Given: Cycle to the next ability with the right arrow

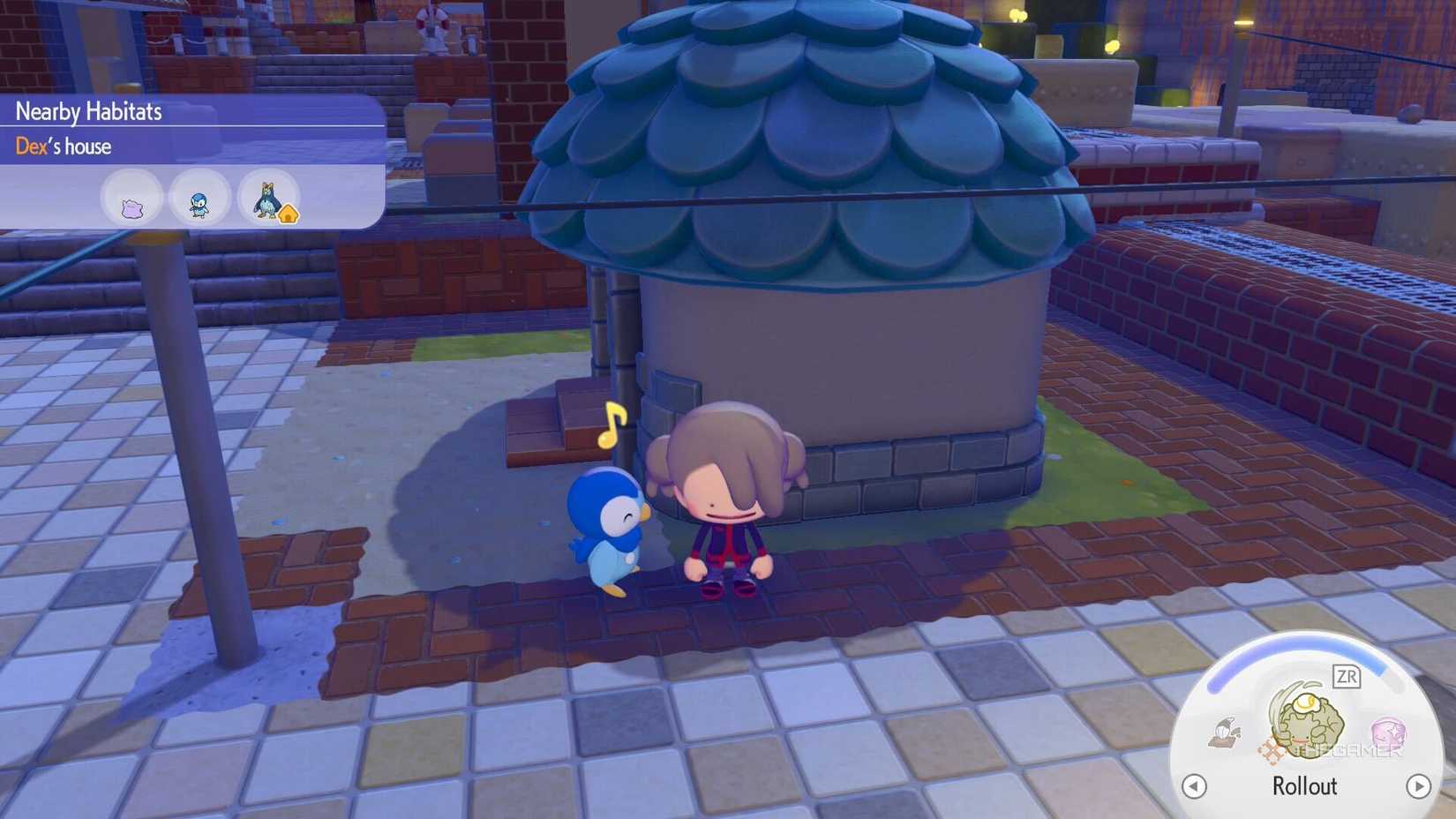Looking at the screenshot, I should point(1420,786).
